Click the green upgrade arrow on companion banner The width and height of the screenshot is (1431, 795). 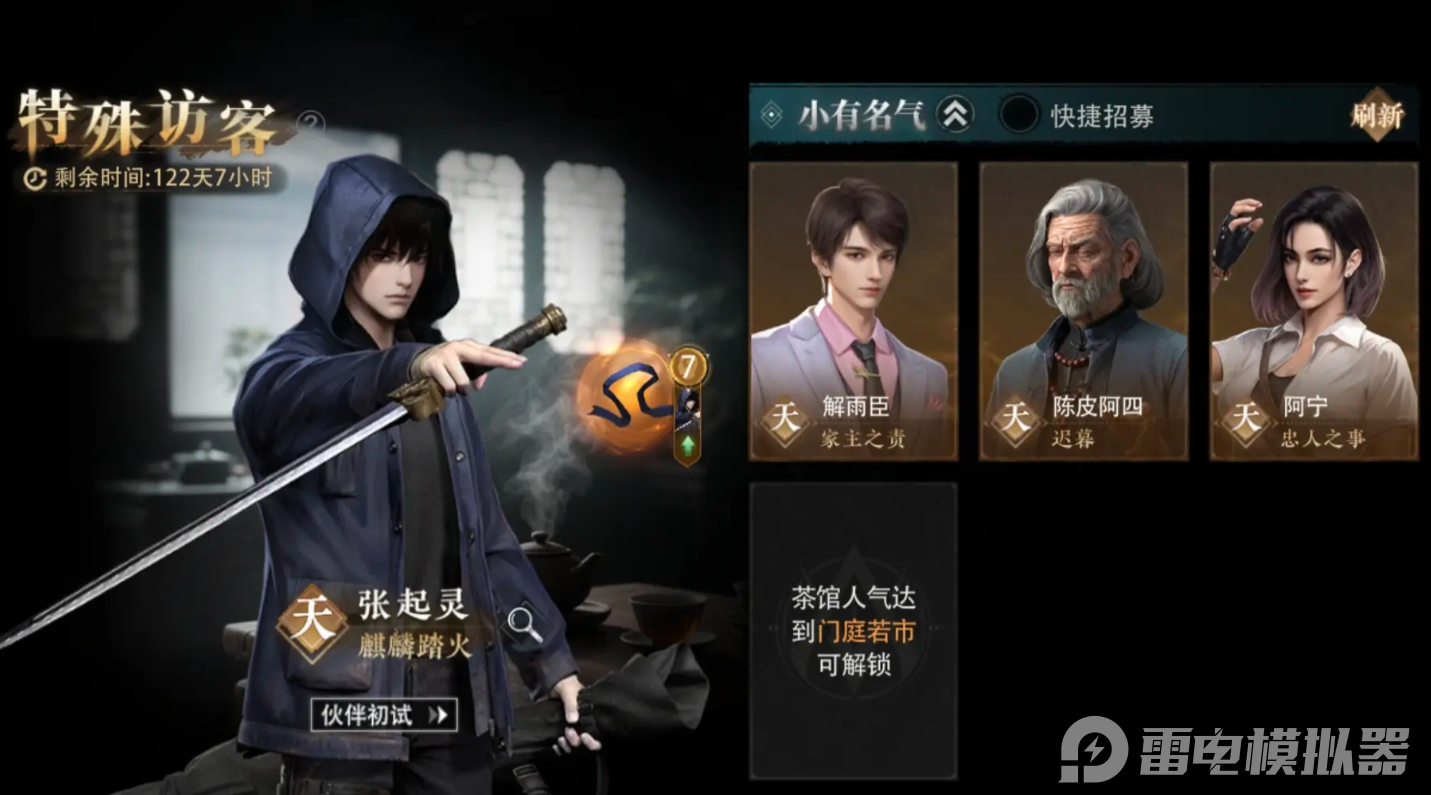pos(687,444)
